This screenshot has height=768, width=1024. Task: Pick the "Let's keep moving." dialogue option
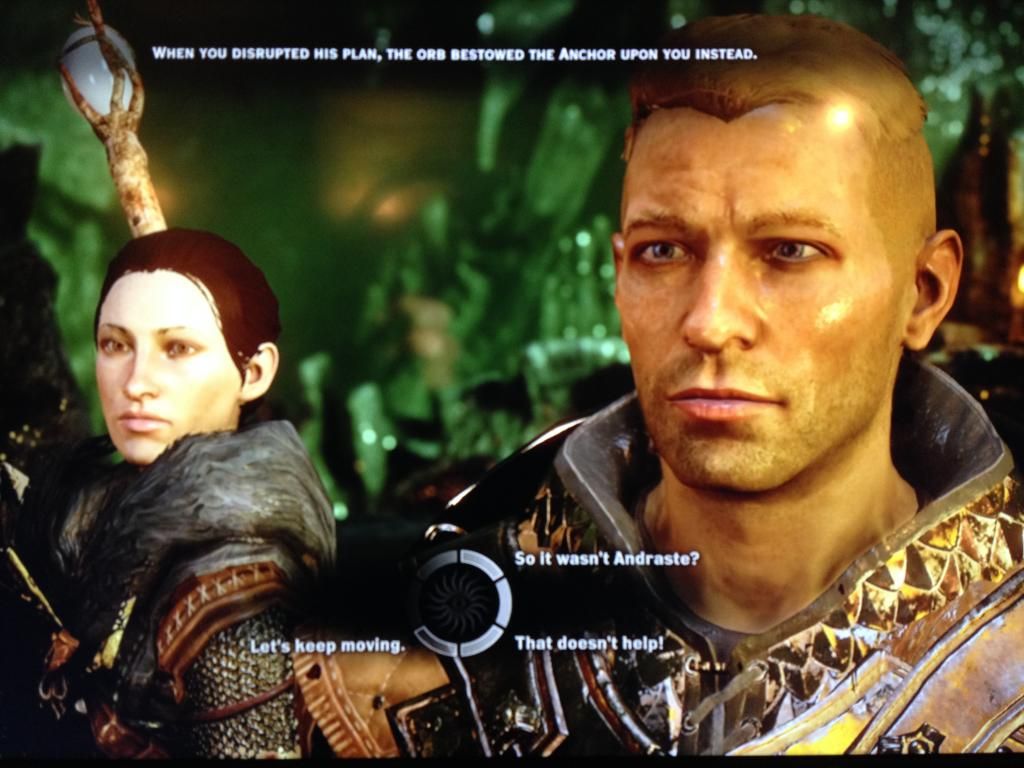327,646
